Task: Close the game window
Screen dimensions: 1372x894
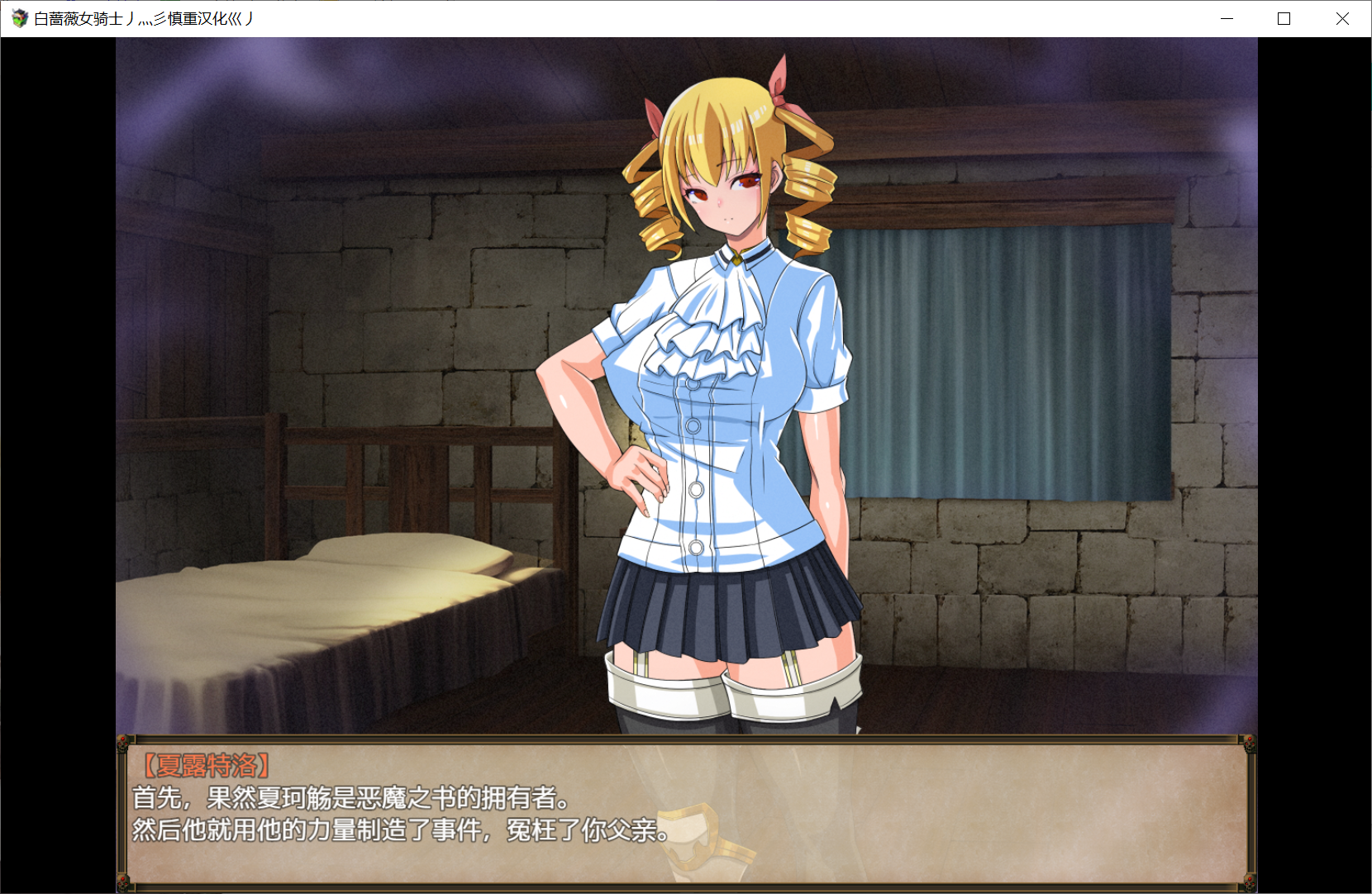Action: [x=1342, y=19]
